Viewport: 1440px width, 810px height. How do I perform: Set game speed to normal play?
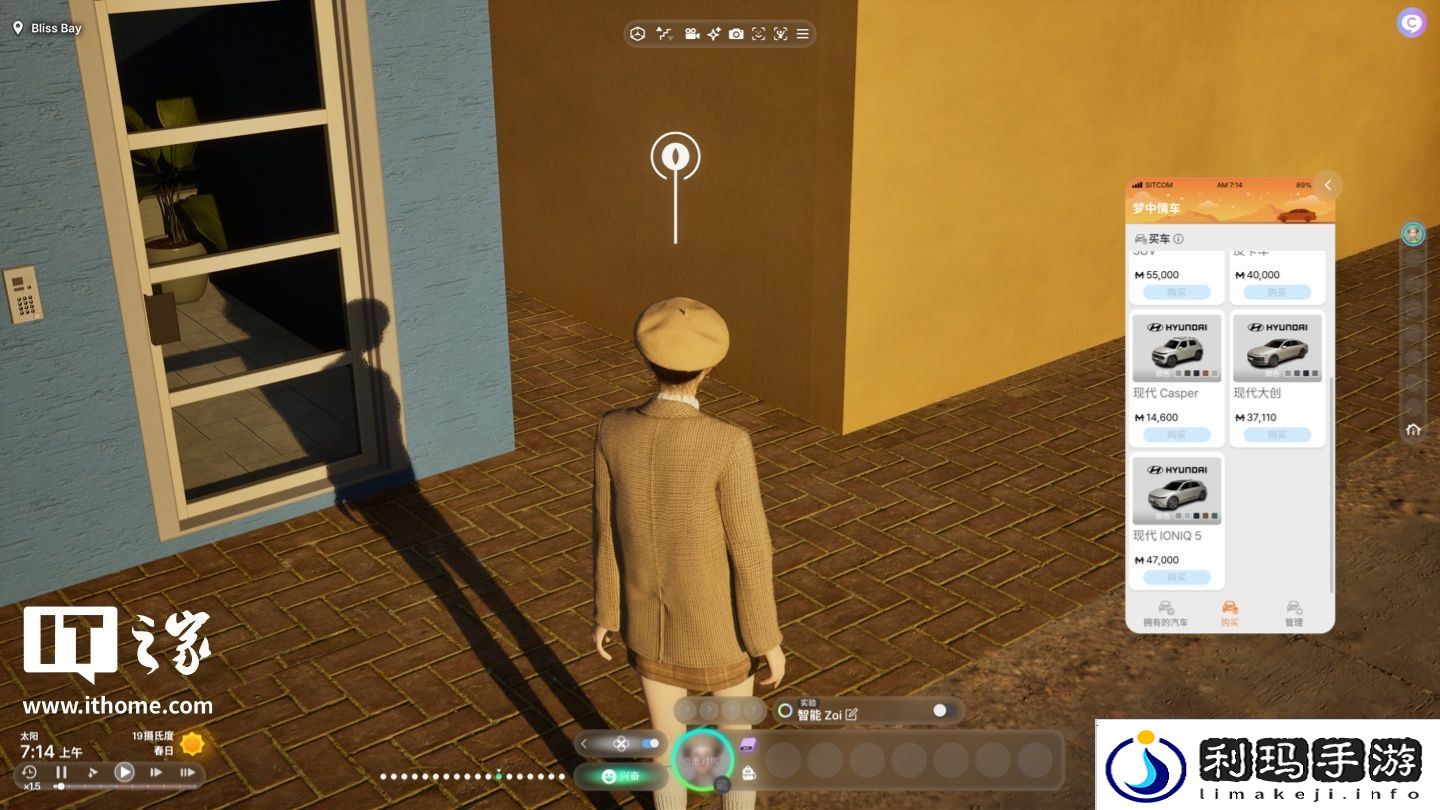(124, 772)
